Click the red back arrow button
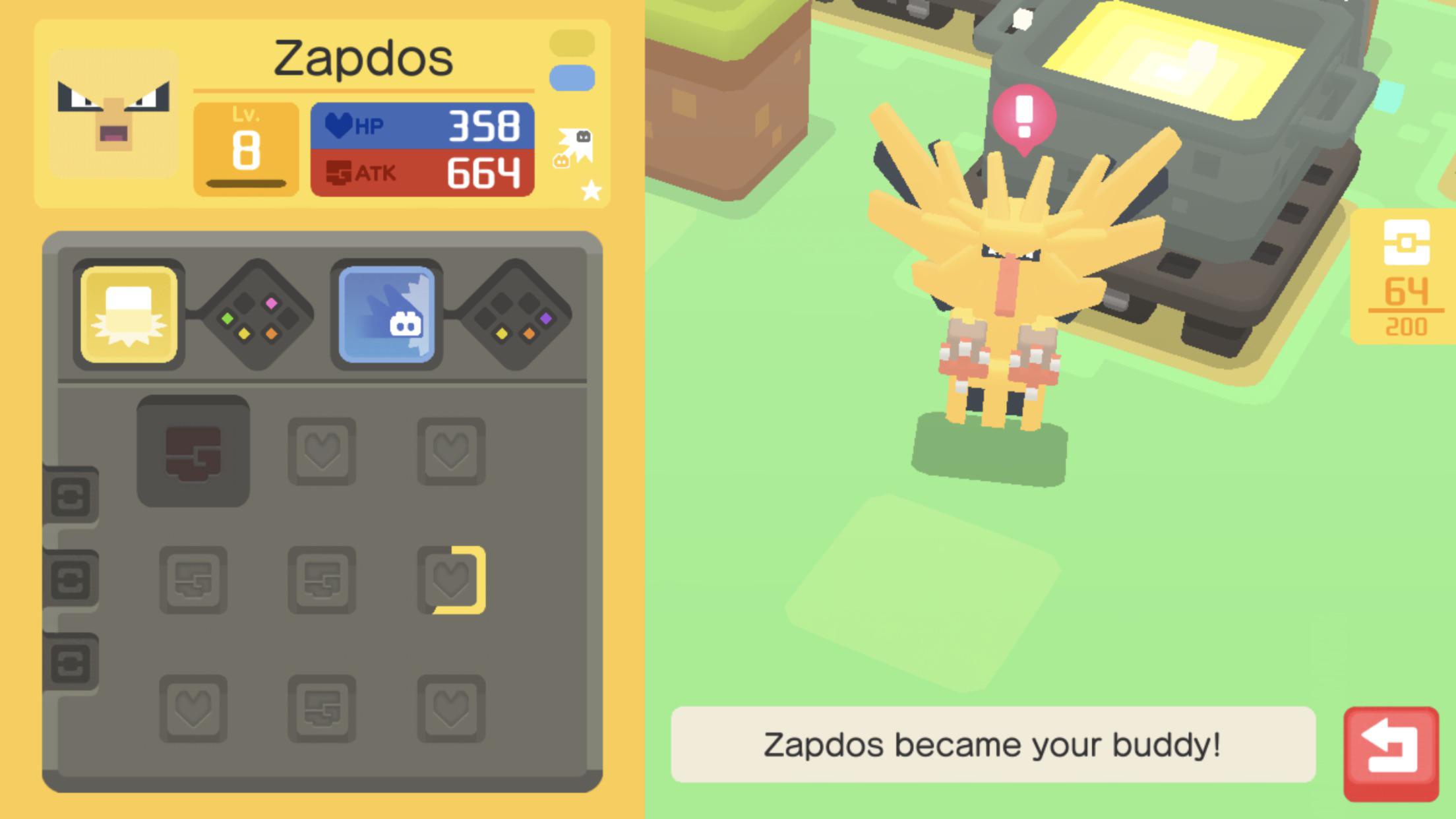The height and width of the screenshot is (819, 1456). pos(1390,753)
